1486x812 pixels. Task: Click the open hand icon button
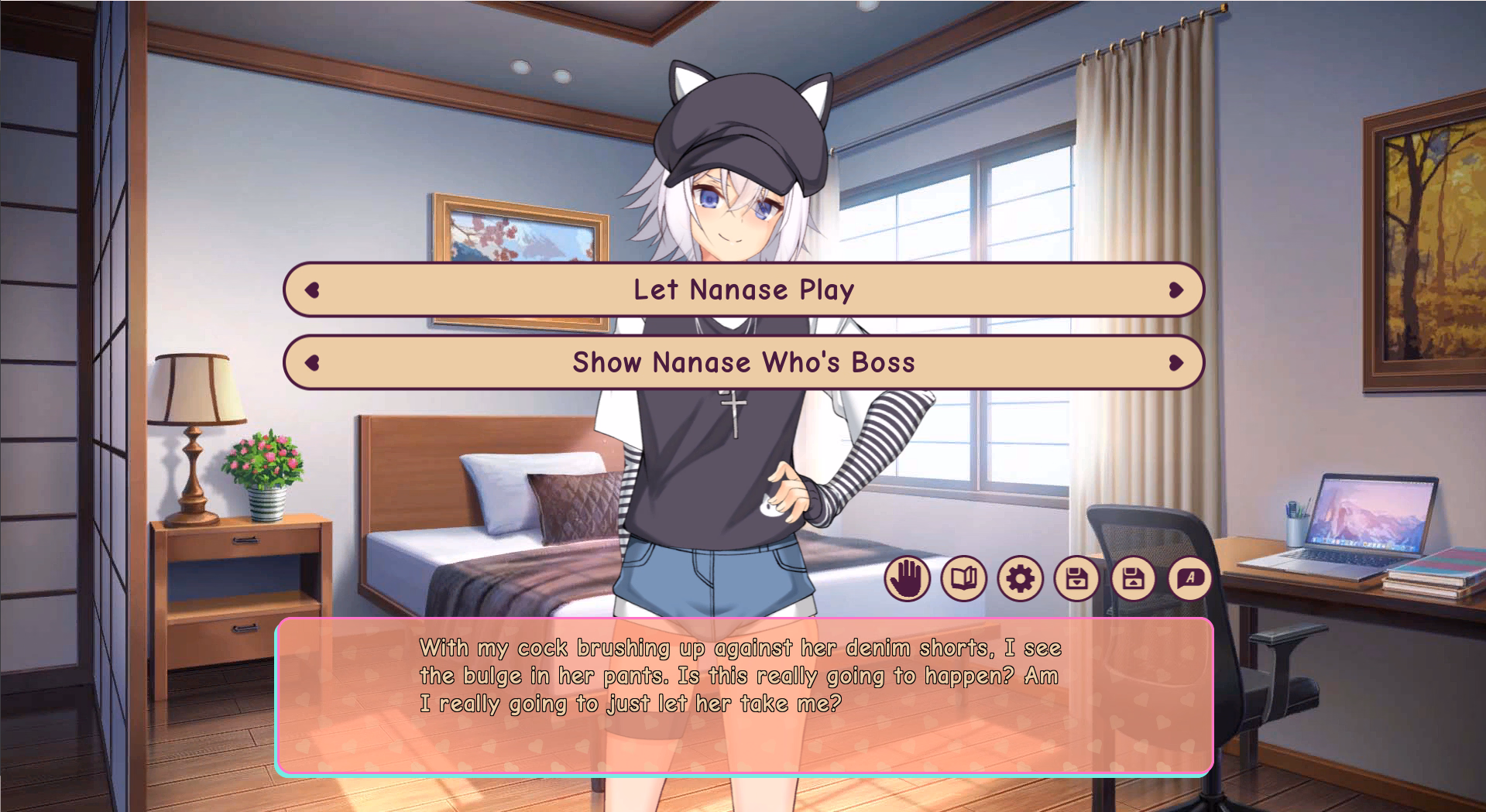pyautogui.click(x=907, y=578)
